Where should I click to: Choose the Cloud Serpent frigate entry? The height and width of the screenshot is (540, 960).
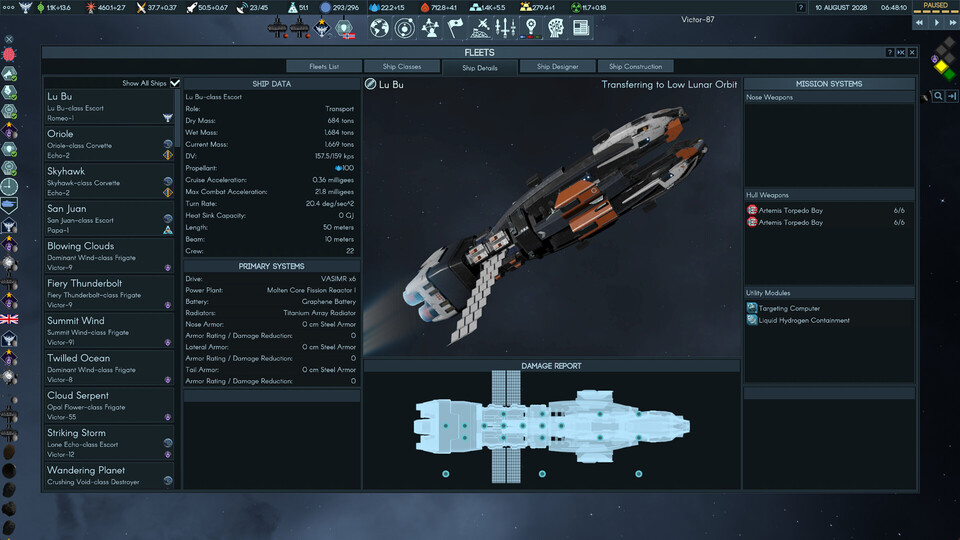(x=105, y=406)
